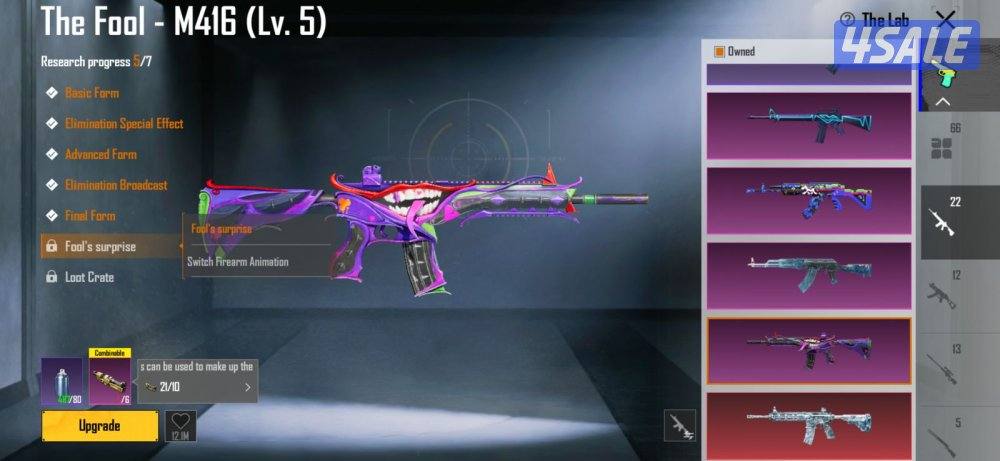Select the Combinable gold material slot

(110, 382)
